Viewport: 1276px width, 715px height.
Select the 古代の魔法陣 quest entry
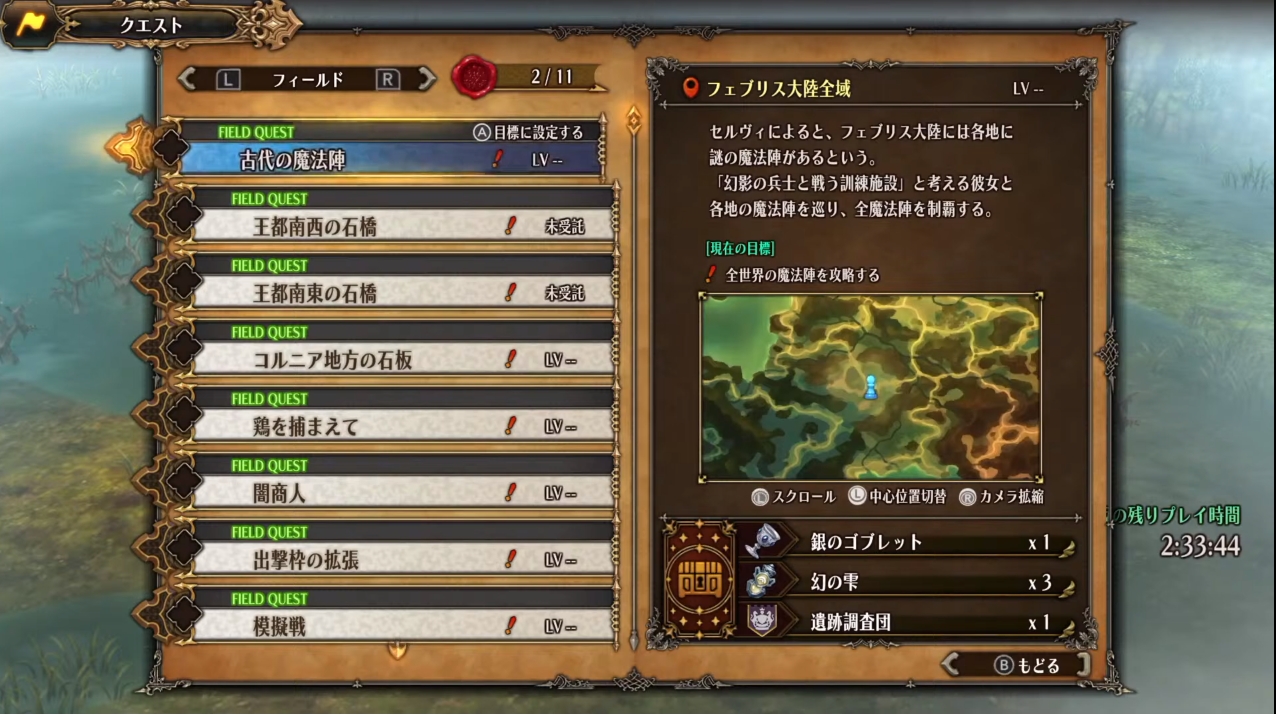click(x=390, y=159)
